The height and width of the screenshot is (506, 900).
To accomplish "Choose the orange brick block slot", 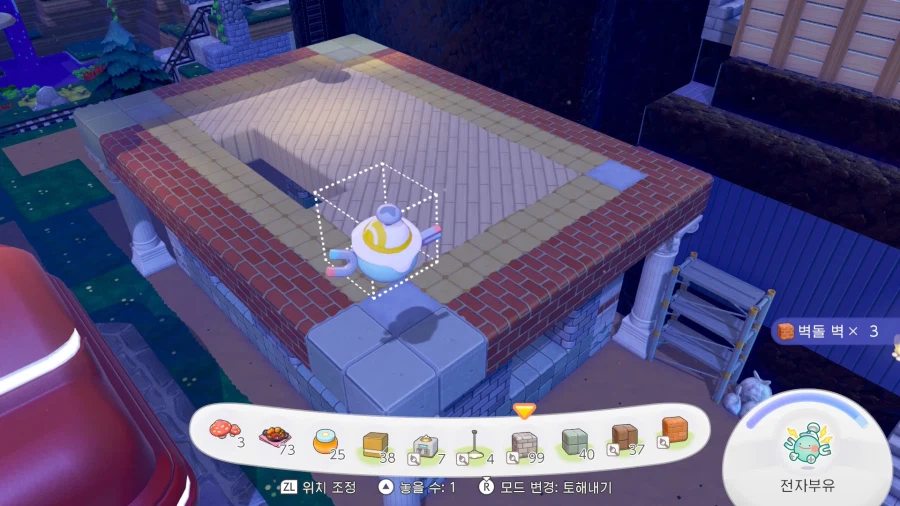I will pyautogui.click(x=673, y=430).
